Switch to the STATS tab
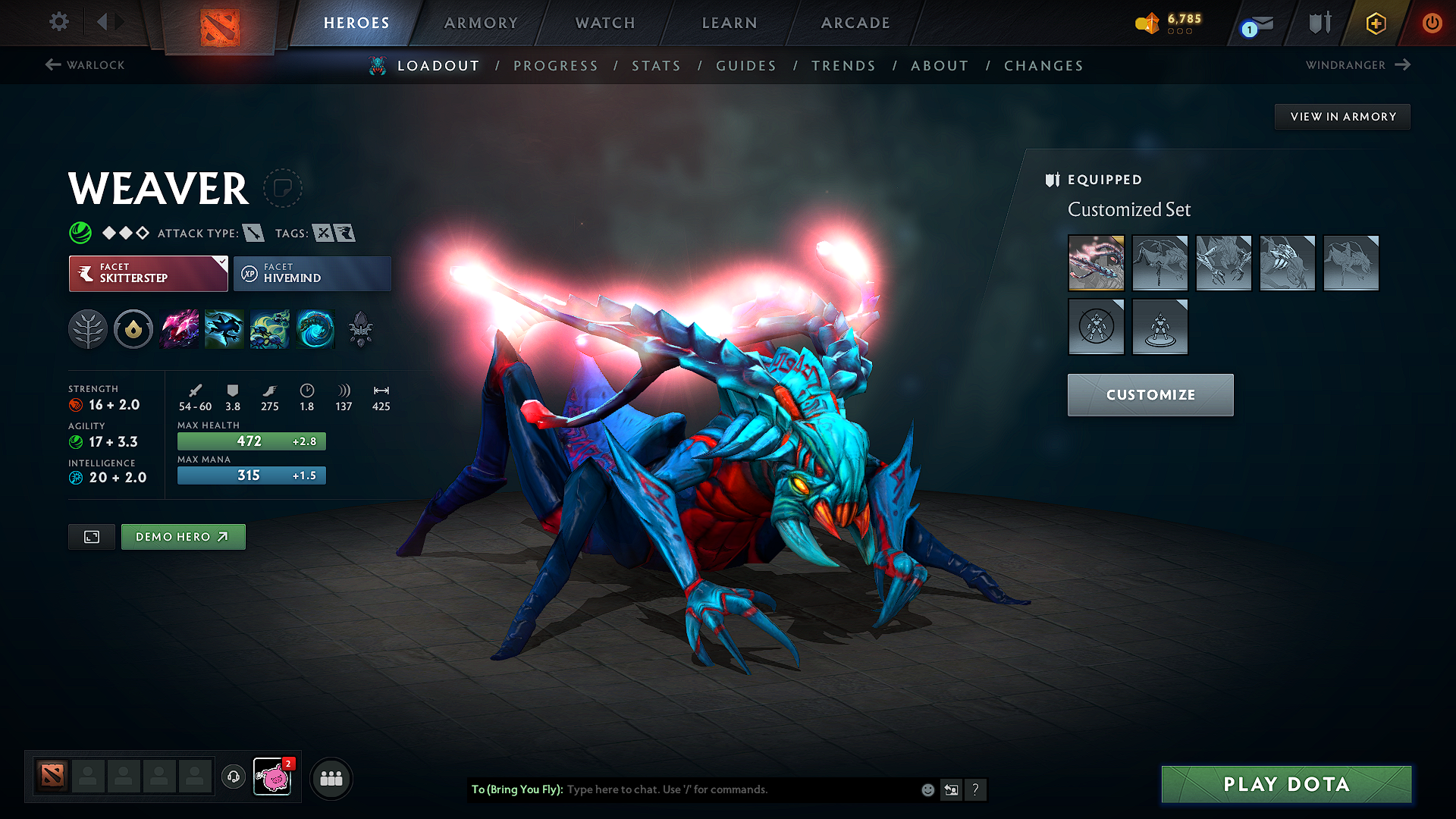 click(x=657, y=65)
